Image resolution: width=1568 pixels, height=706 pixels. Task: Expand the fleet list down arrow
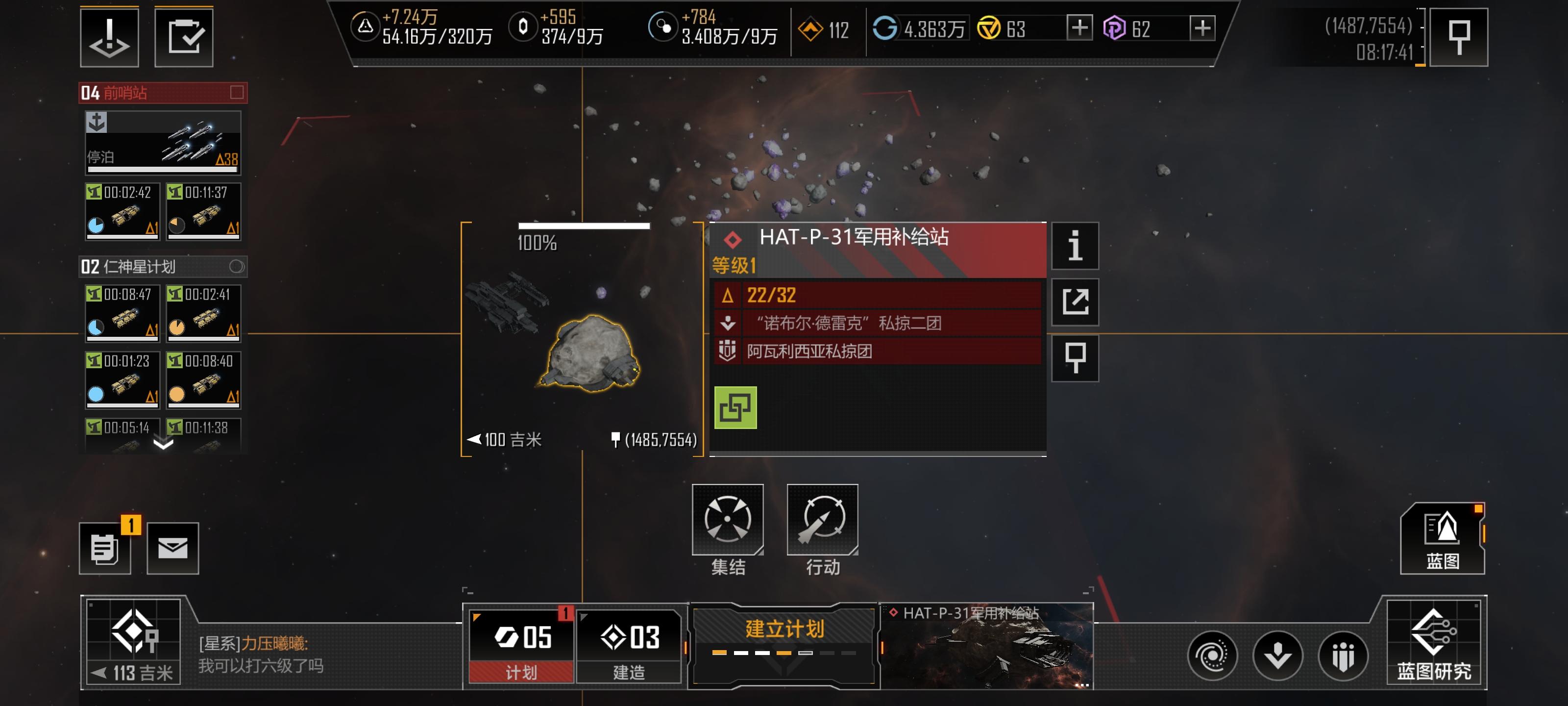coord(163,444)
